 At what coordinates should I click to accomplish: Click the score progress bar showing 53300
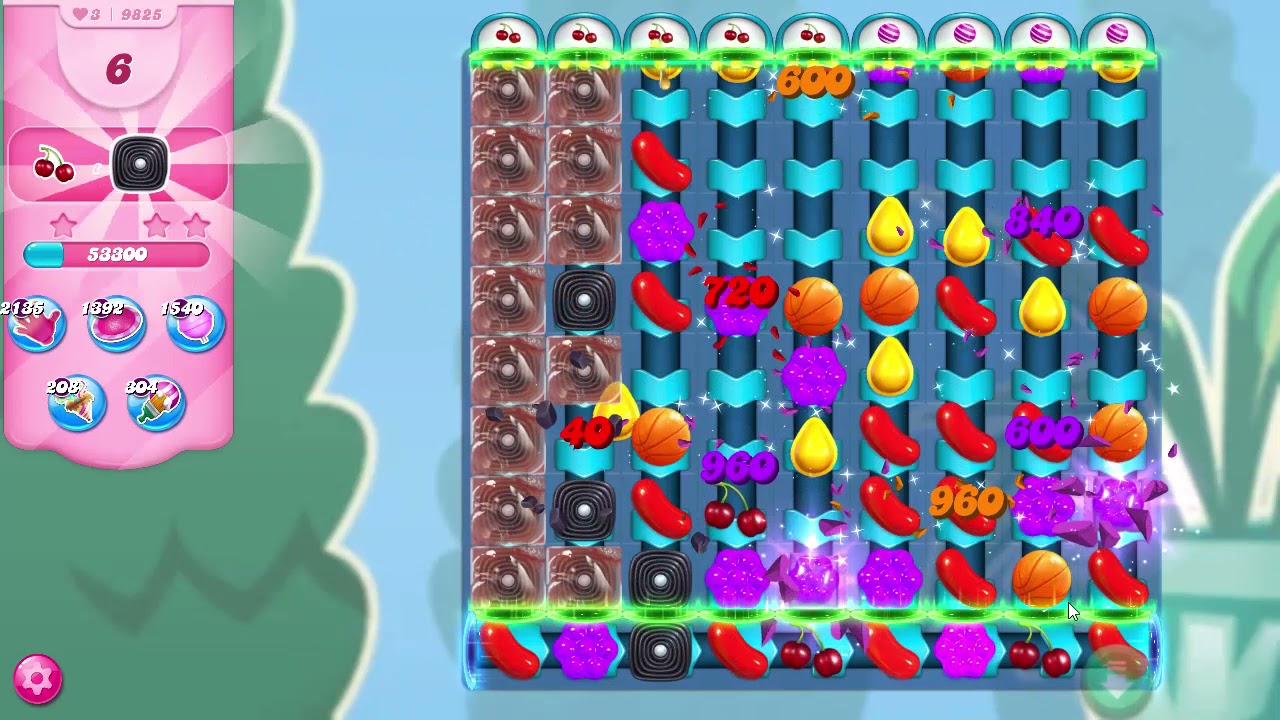[118, 255]
